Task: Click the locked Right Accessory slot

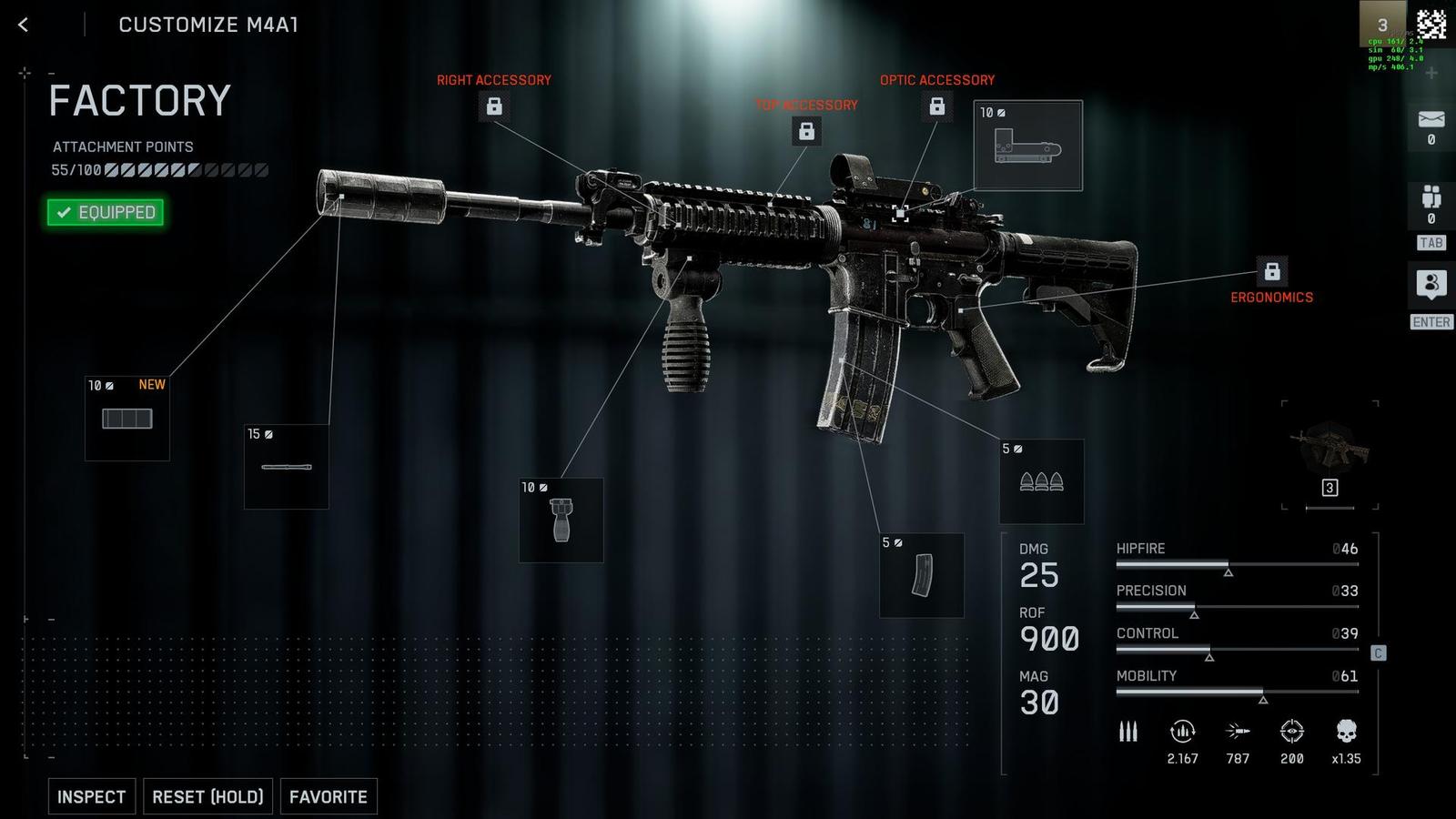Action: [494, 106]
